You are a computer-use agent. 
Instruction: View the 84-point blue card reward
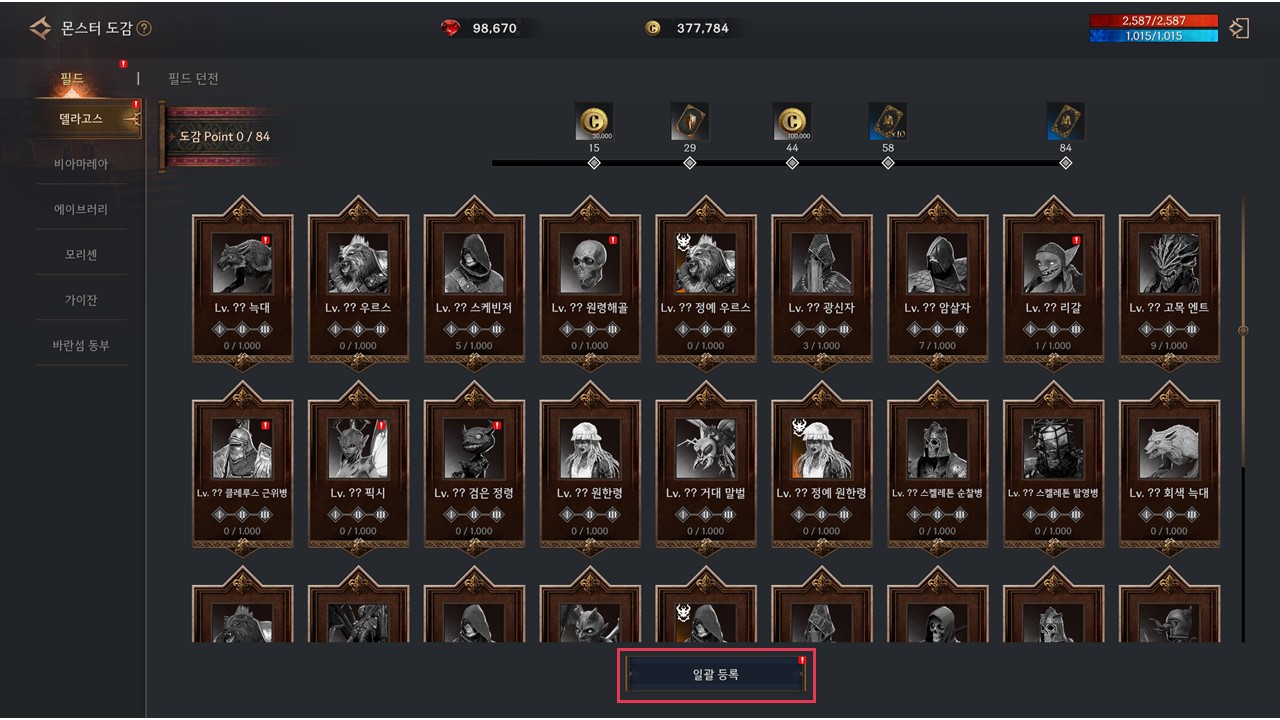(x=1065, y=121)
